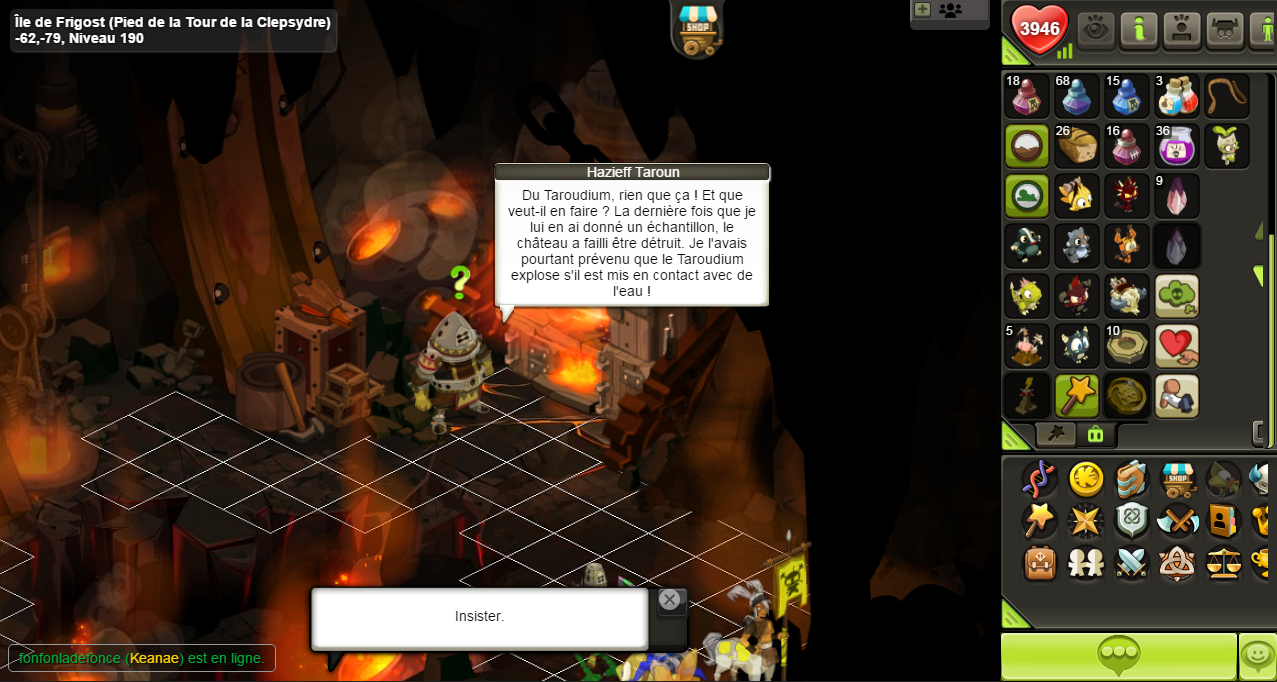This screenshot has width=1277, height=682.
Task: Choose the "Insister." dialogue reply
Action: (x=479, y=617)
